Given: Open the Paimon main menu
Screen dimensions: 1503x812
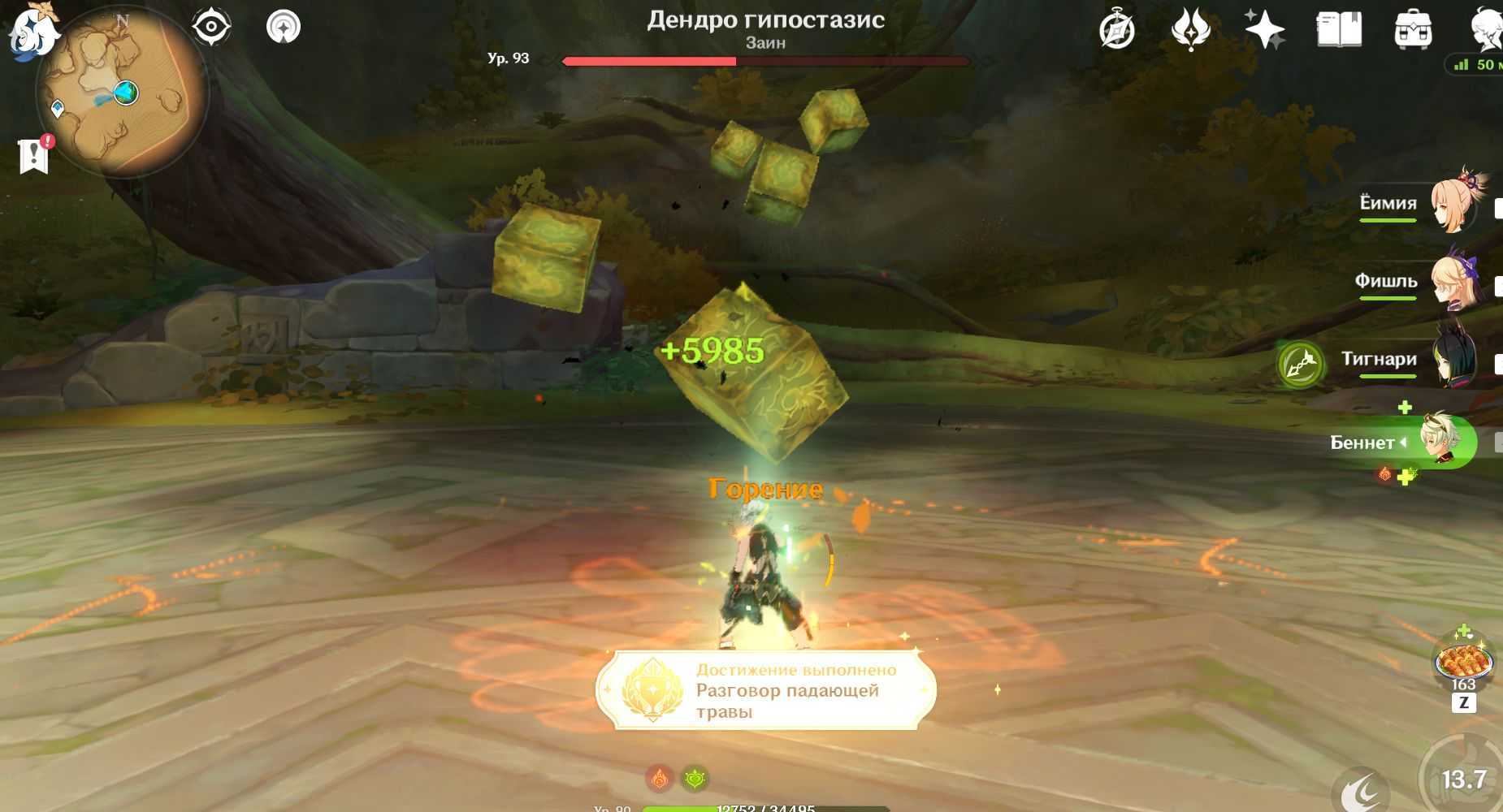Looking at the screenshot, I should [32, 32].
